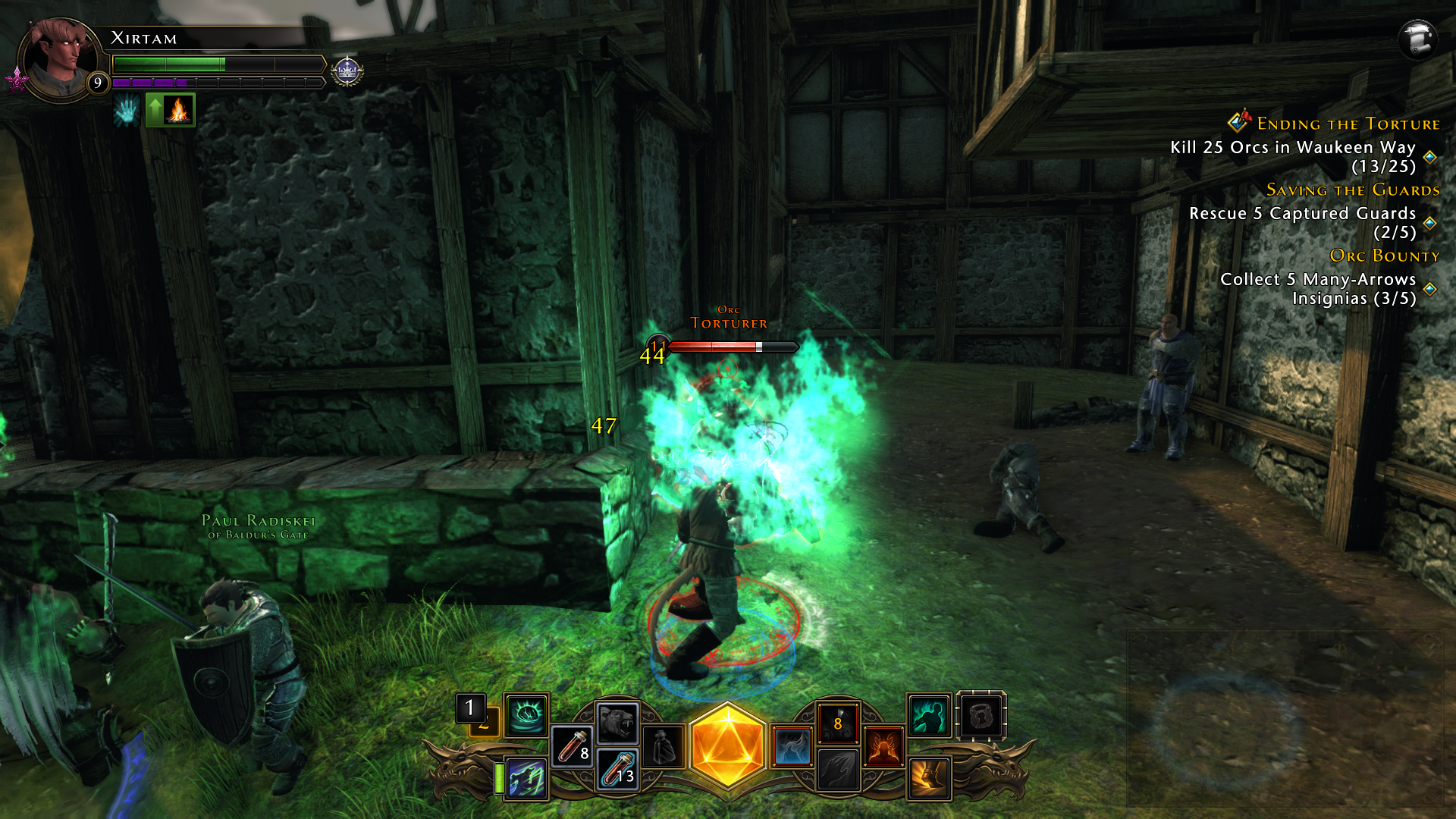Select the green swirl at-will power icon

pos(528,717)
